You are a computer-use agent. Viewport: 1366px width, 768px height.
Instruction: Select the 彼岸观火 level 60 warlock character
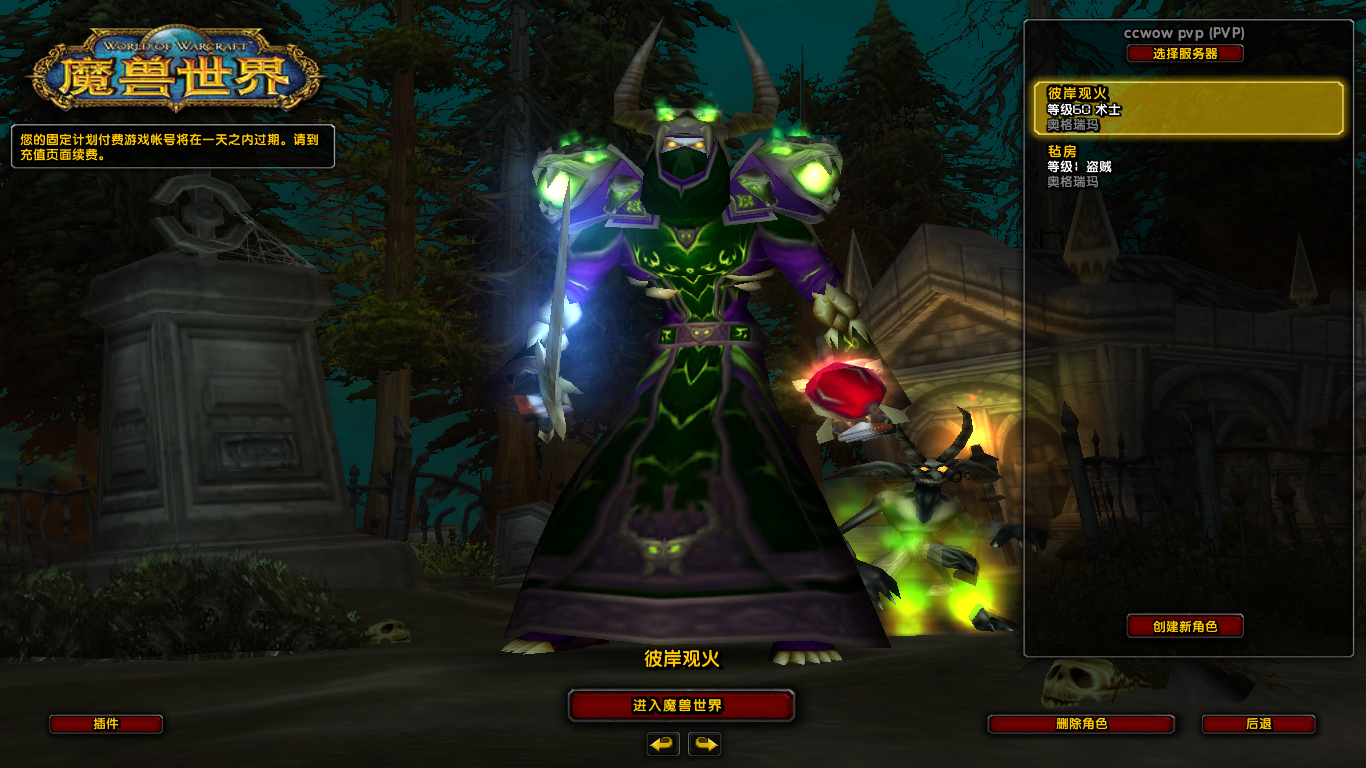point(1188,109)
